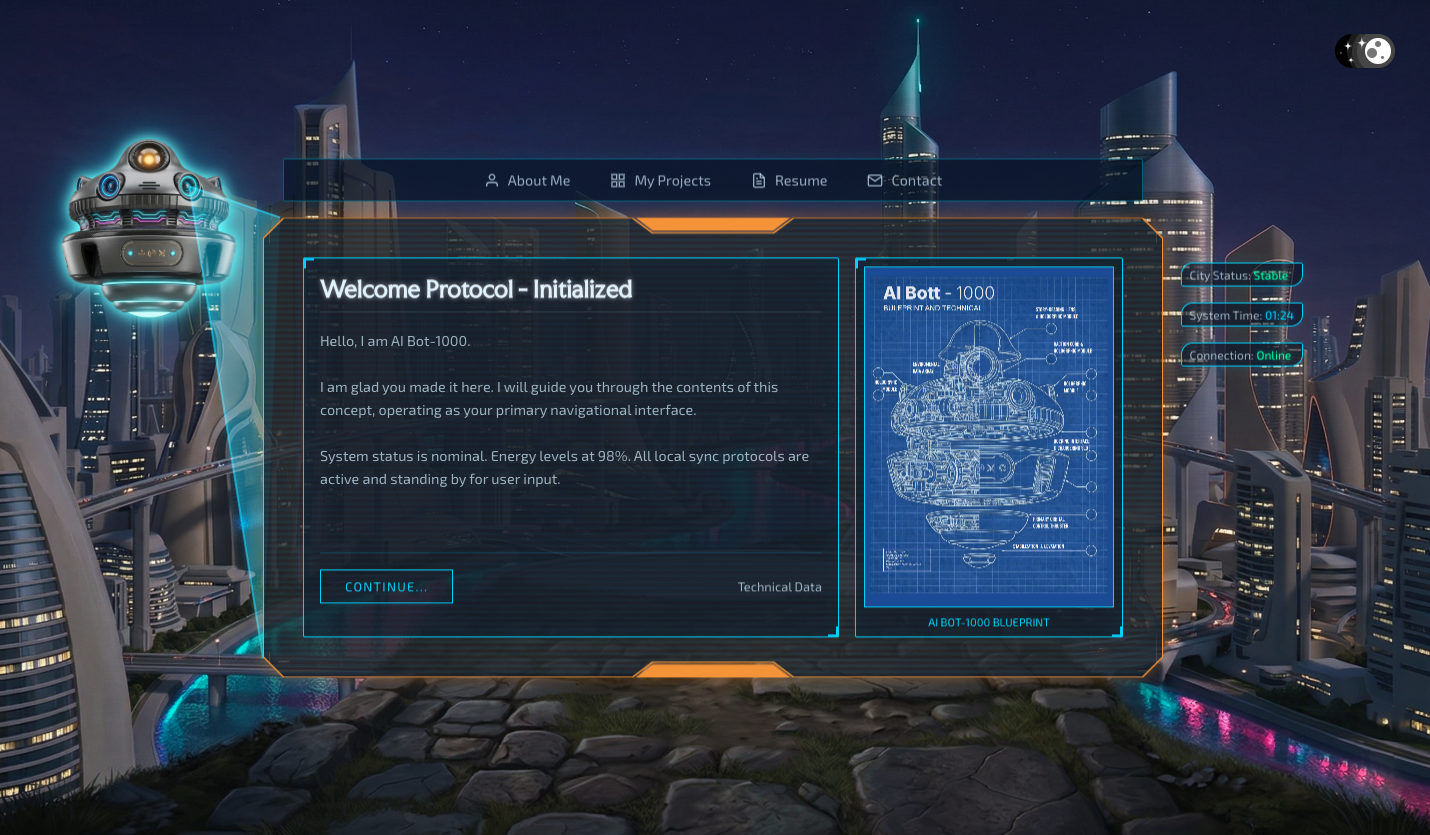Go to My Projects
1430x835 pixels.
point(661,181)
